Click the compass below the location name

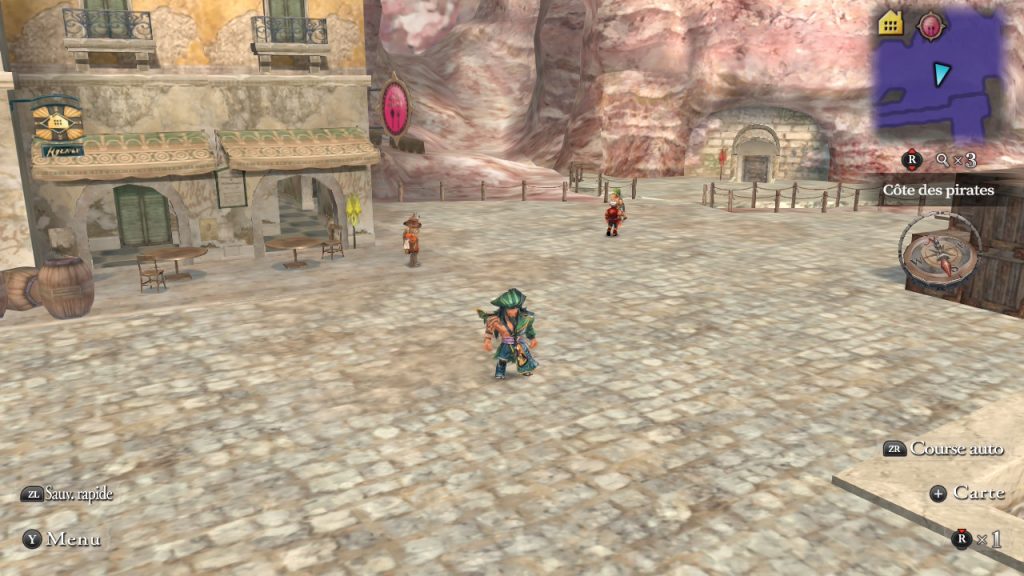pos(939,249)
